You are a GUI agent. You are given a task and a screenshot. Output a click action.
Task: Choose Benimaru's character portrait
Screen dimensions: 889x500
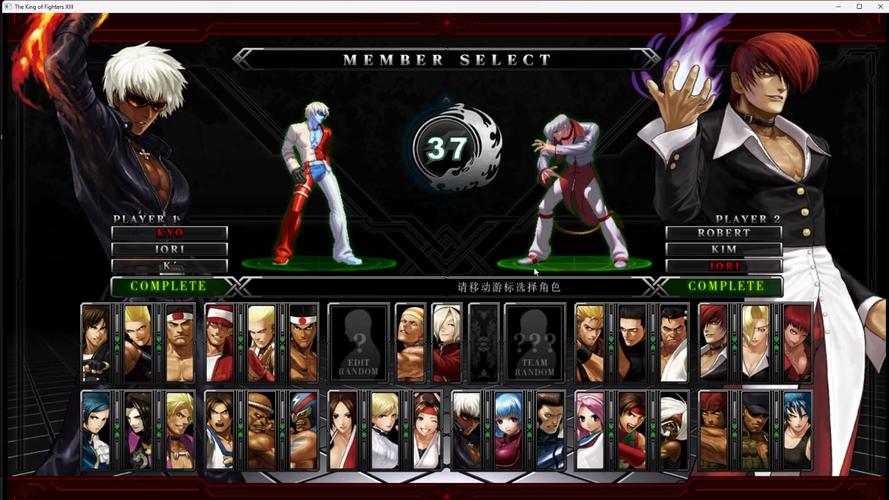(x=137, y=343)
